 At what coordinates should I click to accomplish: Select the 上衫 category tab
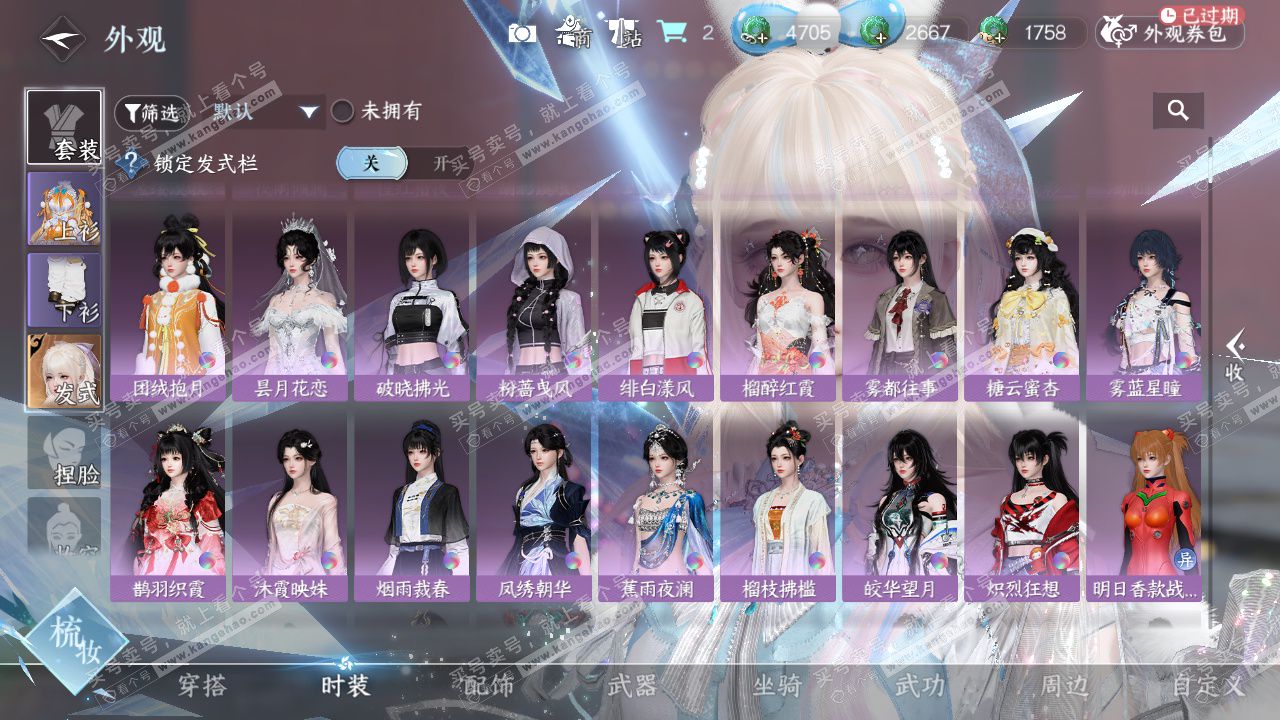(x=64, y=209)
